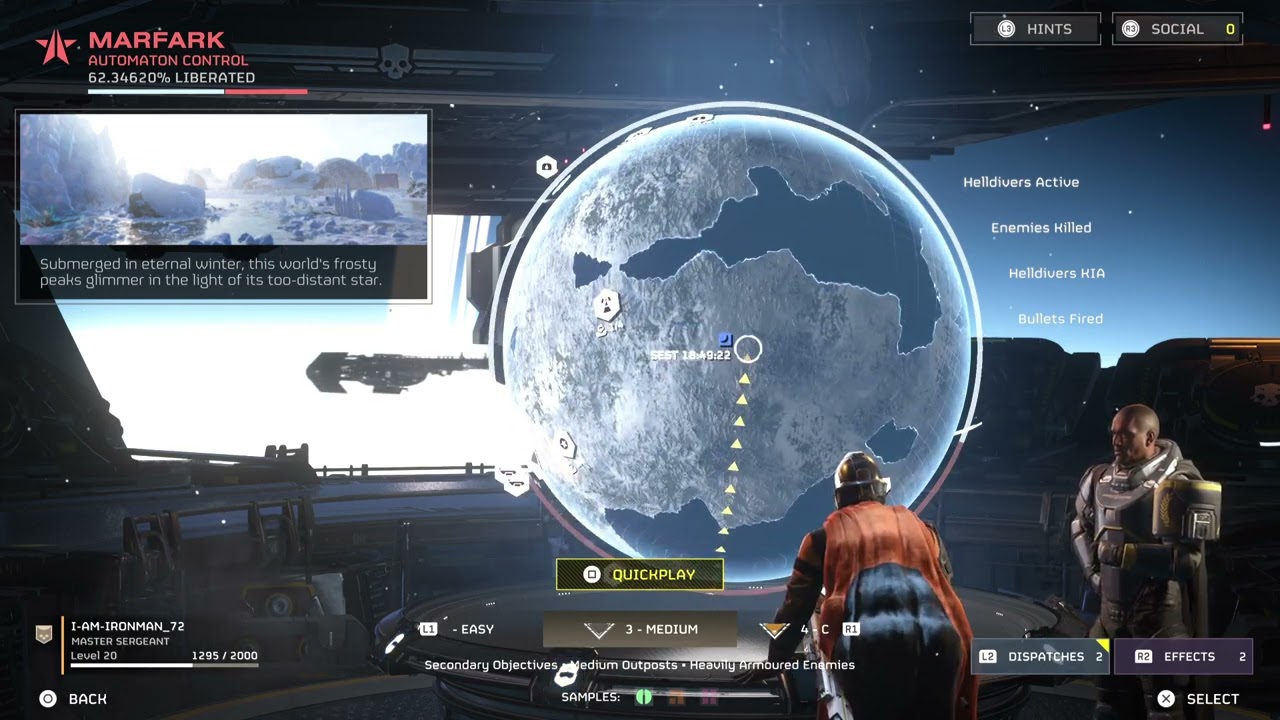The height and width of the screenshot is (720, 1280).
Task: Pick the circular drop cursor on globe
Action: (748, 349)
